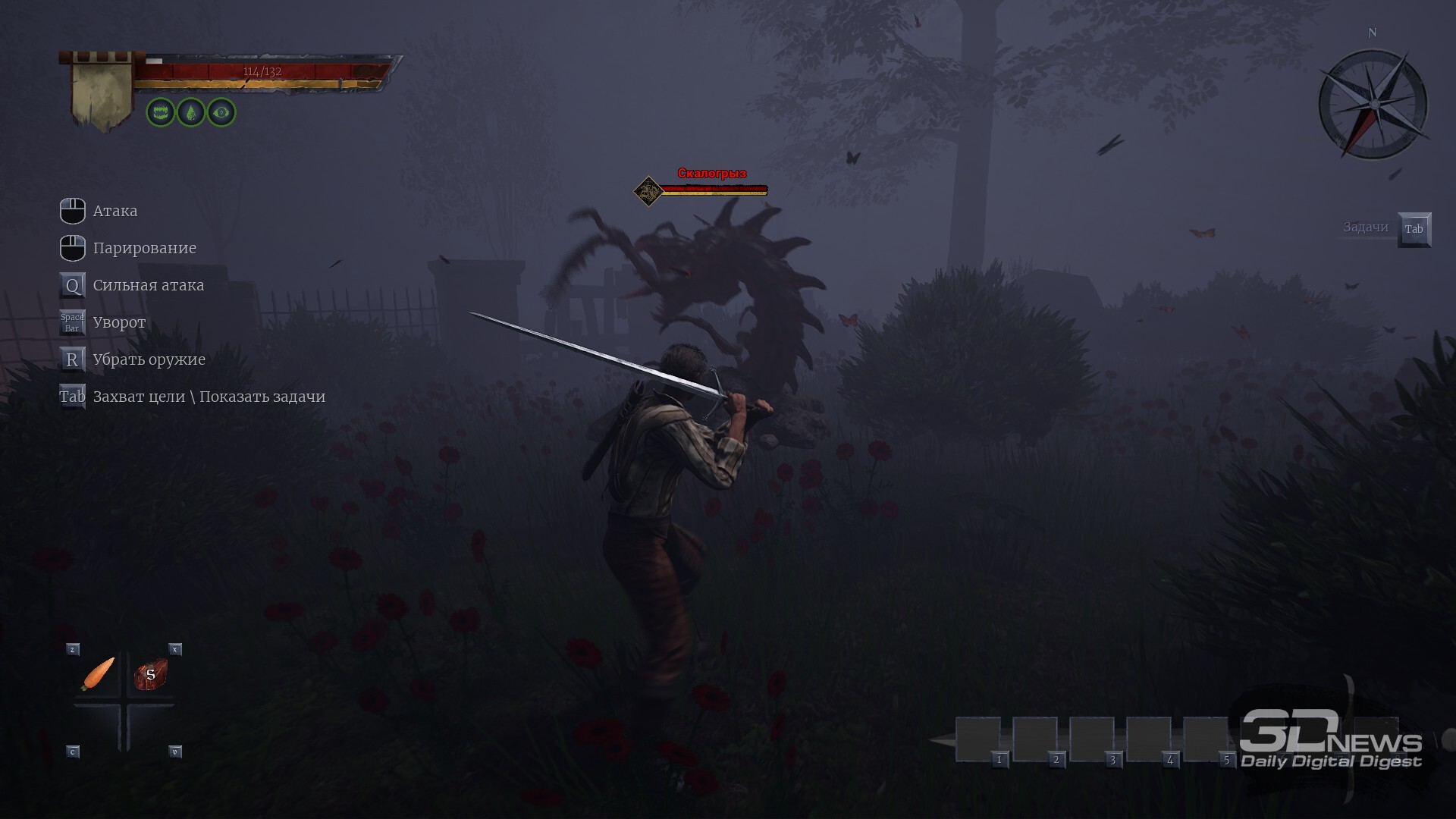Screen dimensions: 1456x819
Task: Select the carrot quick-use slot
Action: pos(98,673)
